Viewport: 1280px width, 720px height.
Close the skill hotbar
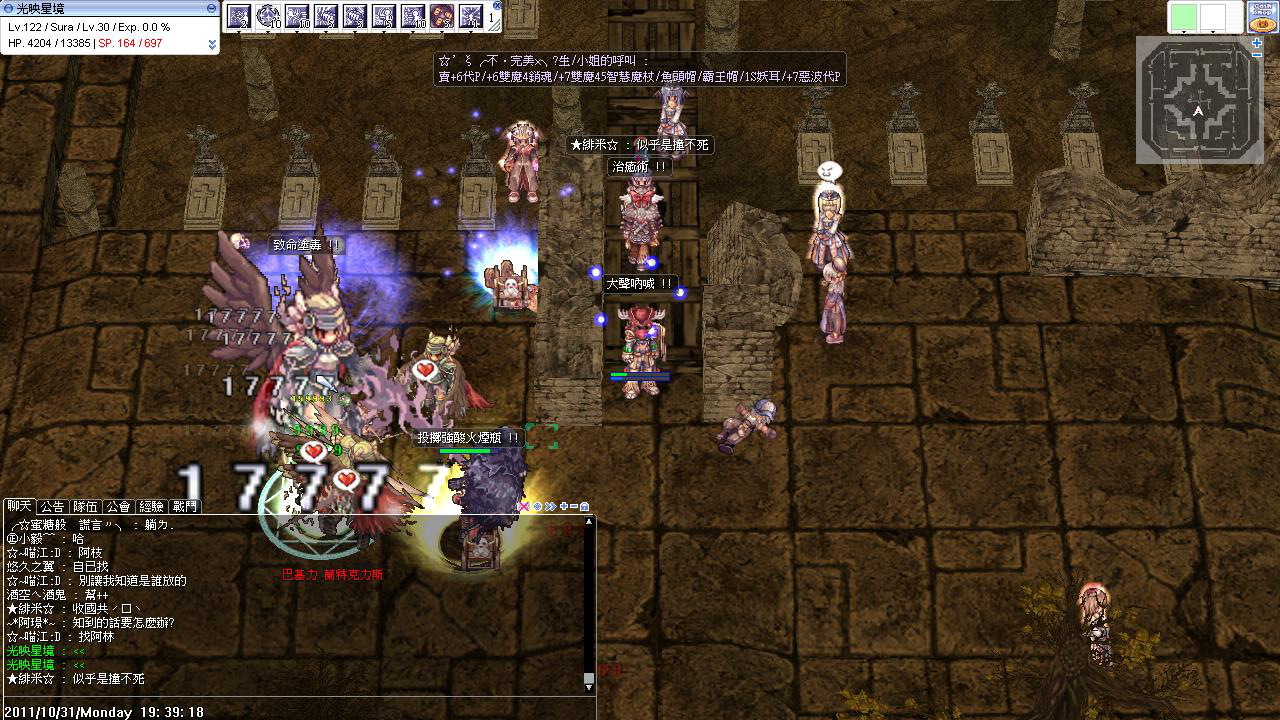click(494, 6)
